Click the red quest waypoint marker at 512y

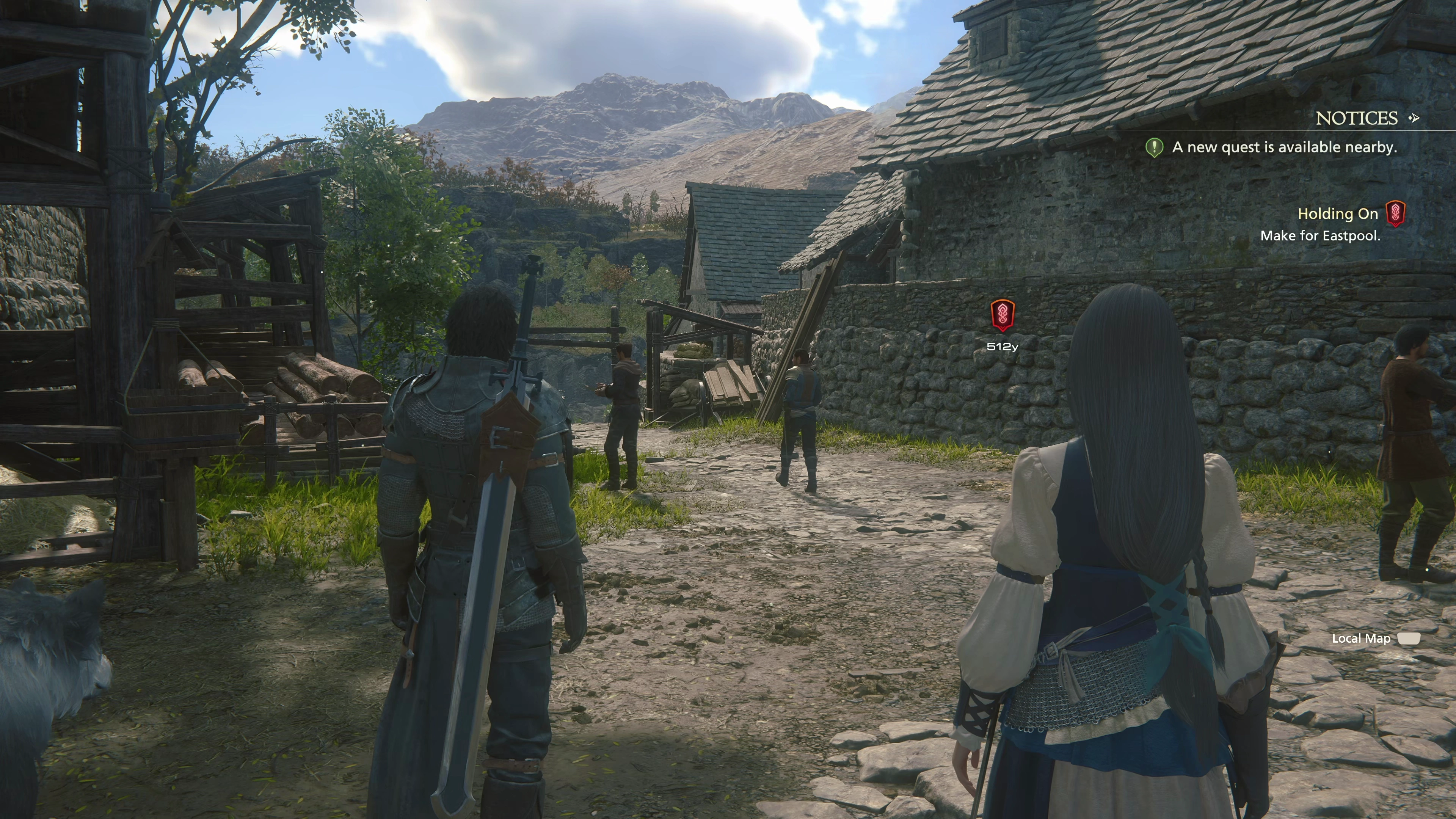coord(1002,315)
